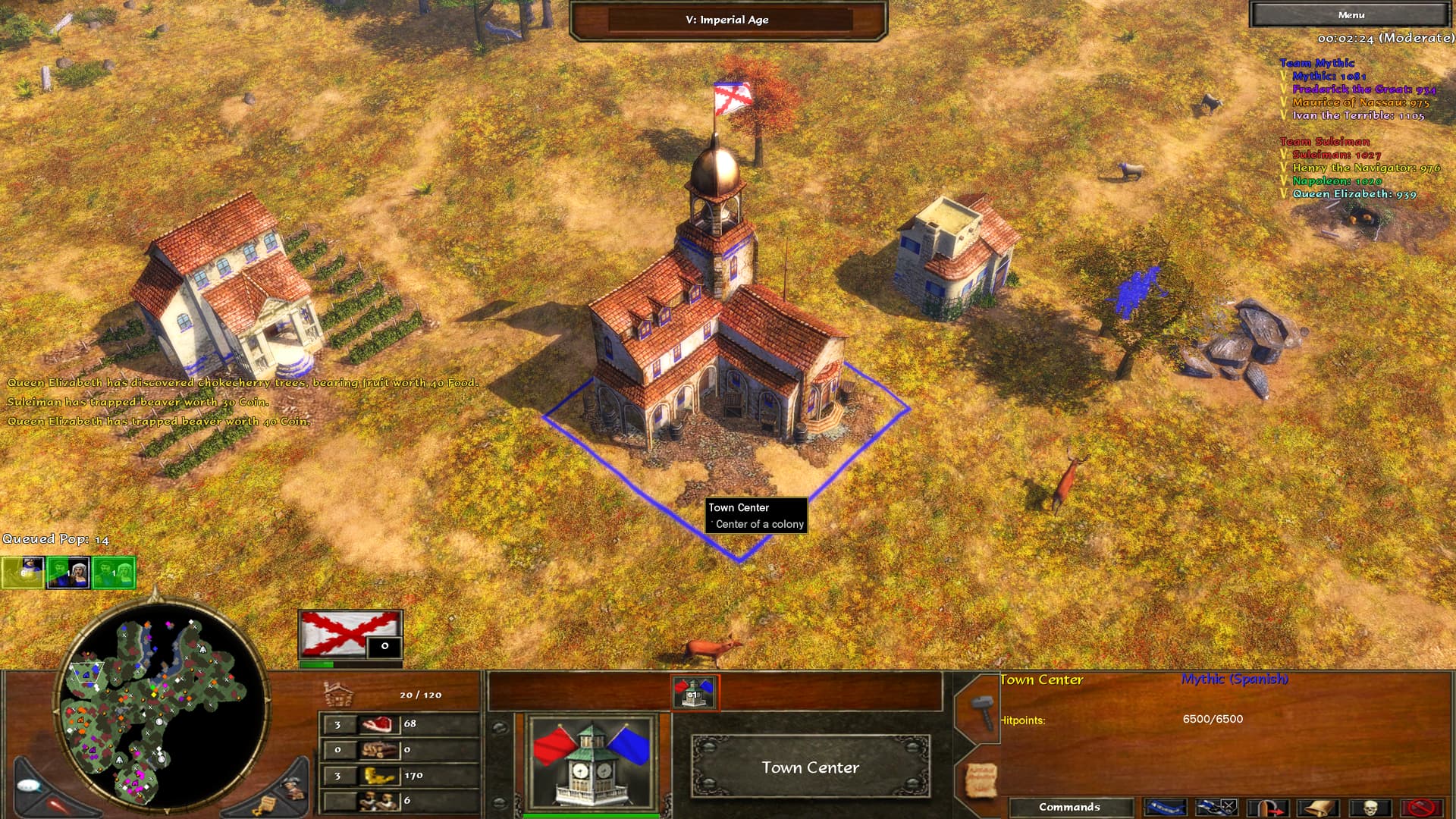Open the Menu button
This screenshot has height=819, width=1456.
click(1351, 15)
